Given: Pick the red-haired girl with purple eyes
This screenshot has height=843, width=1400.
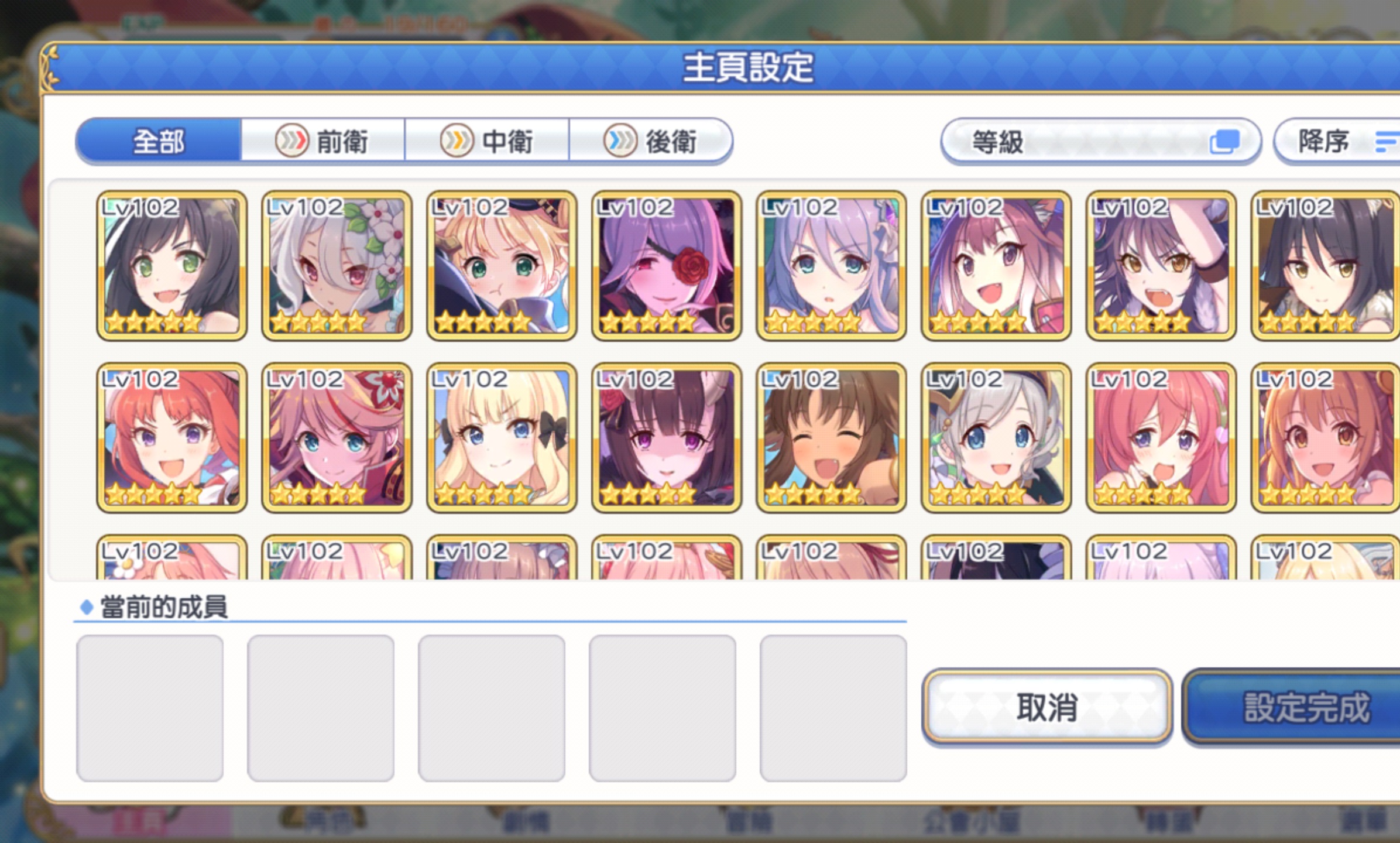Looking at the screenshot, I should click(x=171, y=438).
